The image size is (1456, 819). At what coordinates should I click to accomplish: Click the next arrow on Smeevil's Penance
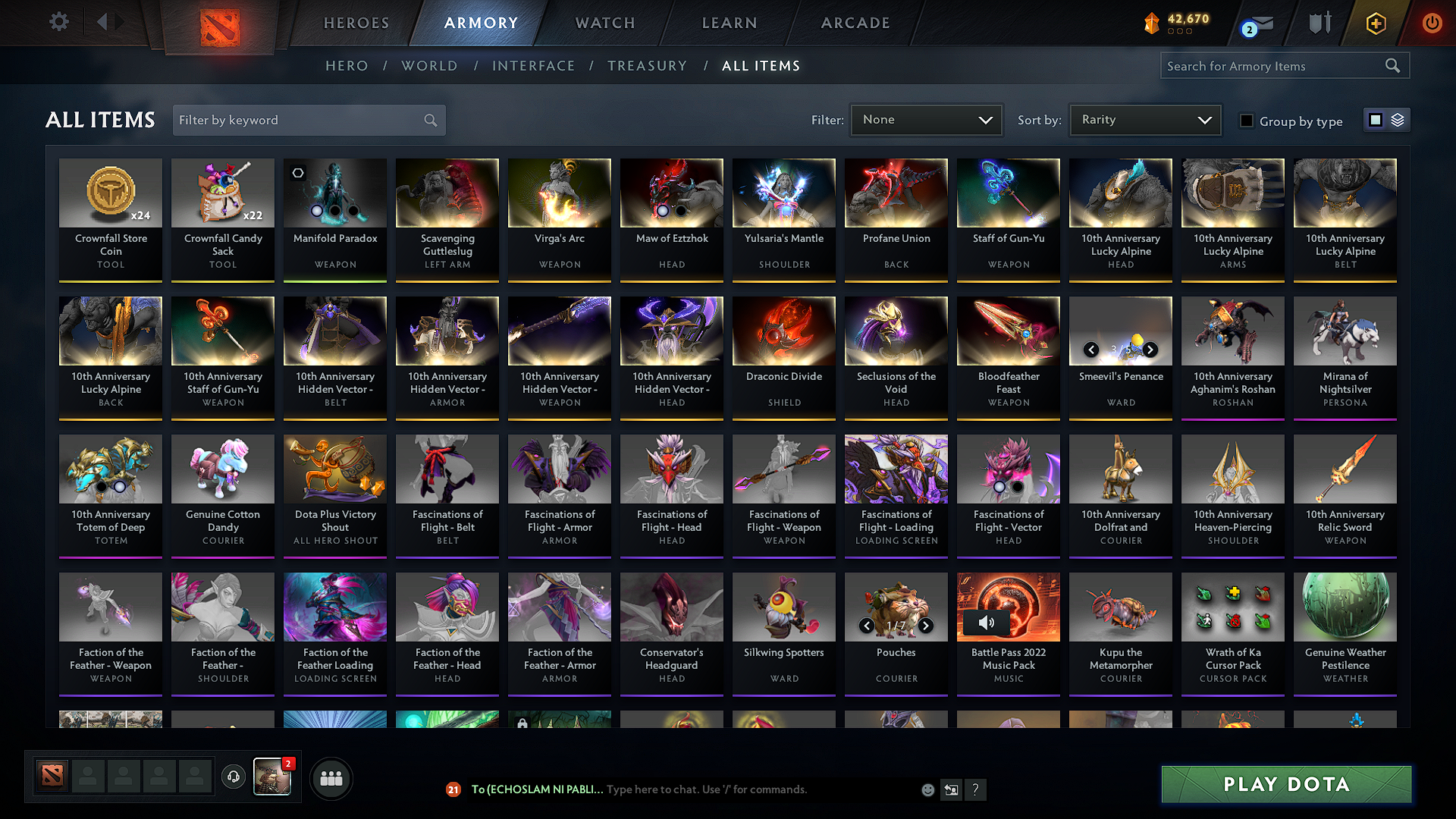(x=1151, y=350)
